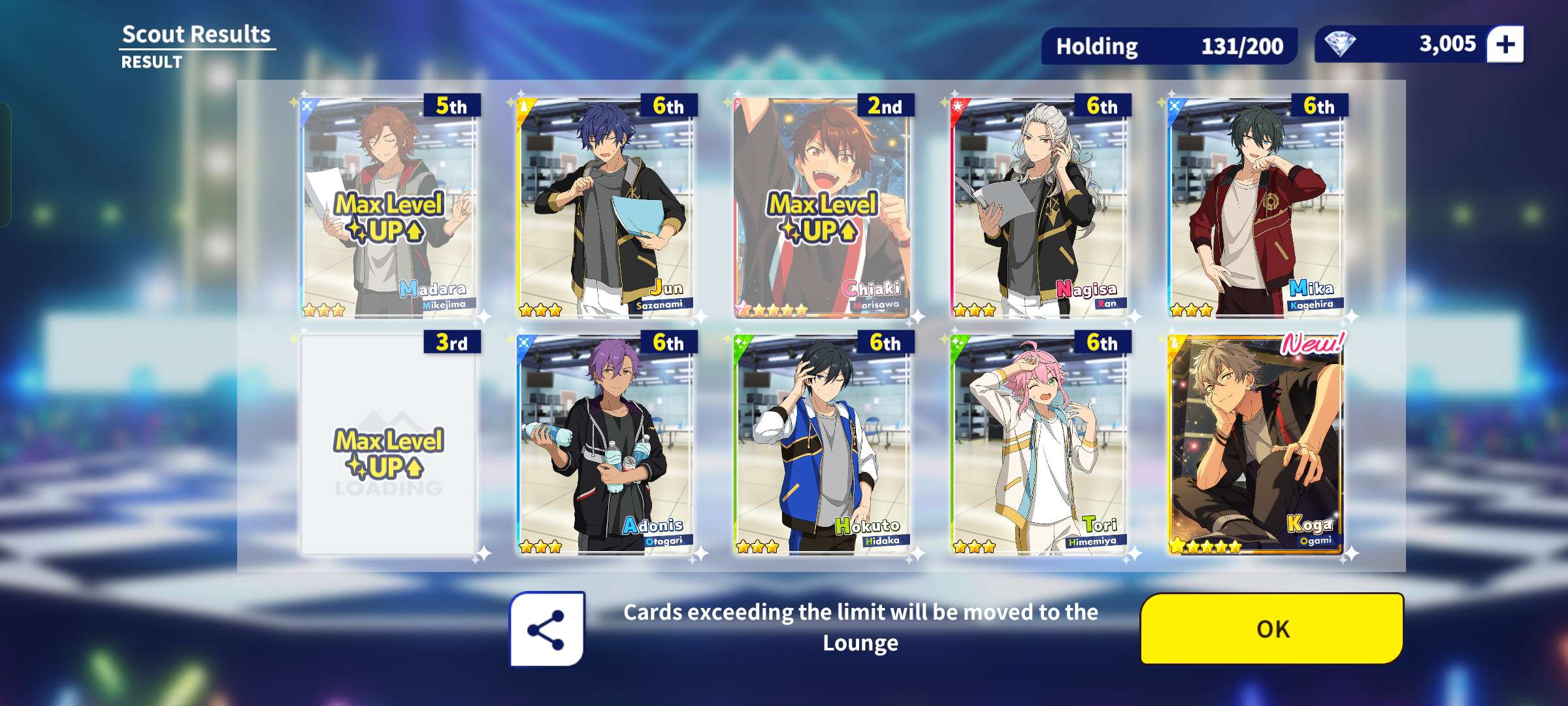Tap the loading card marked 3rd
The width and height of the screenshot is (1568, 706).
tap(388, 445)
